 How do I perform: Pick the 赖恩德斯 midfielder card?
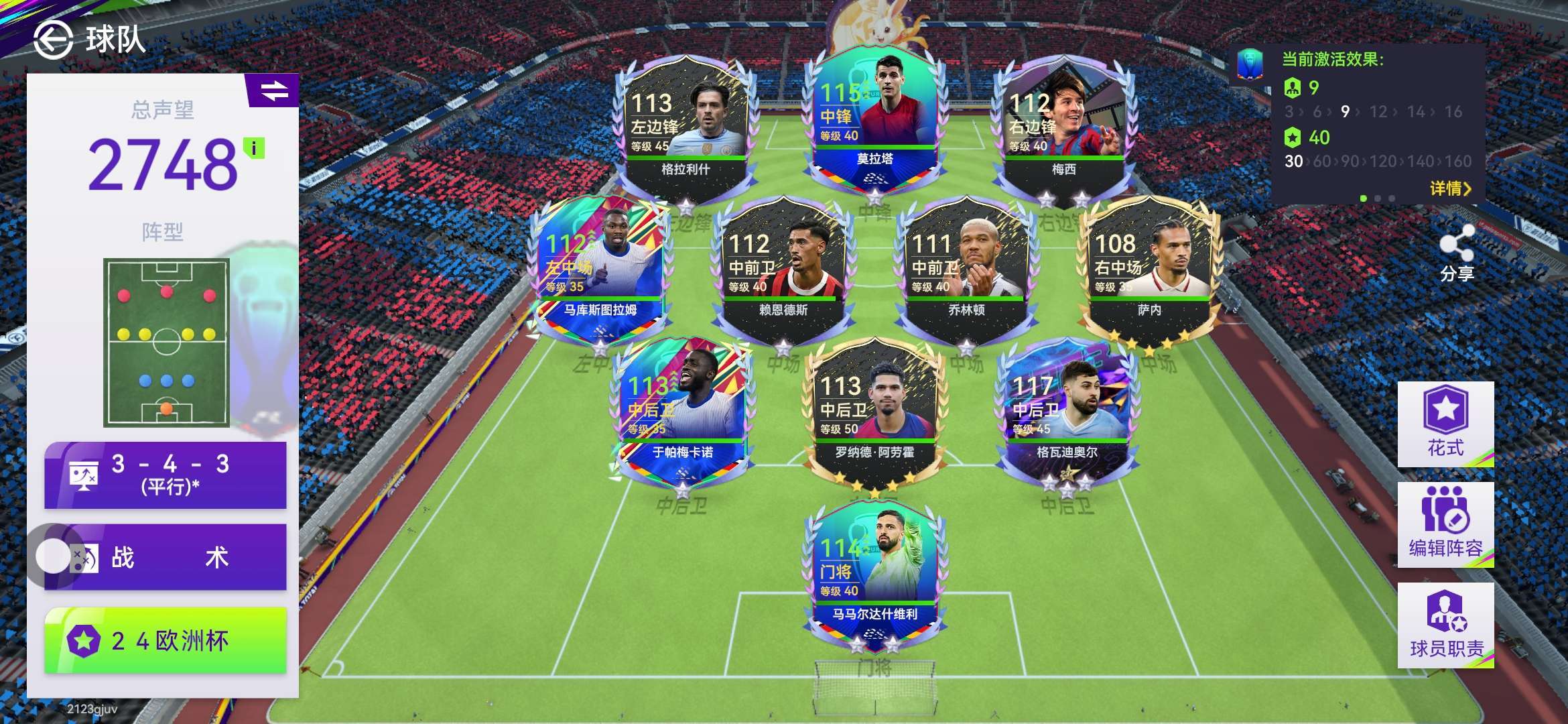point(783,268)
